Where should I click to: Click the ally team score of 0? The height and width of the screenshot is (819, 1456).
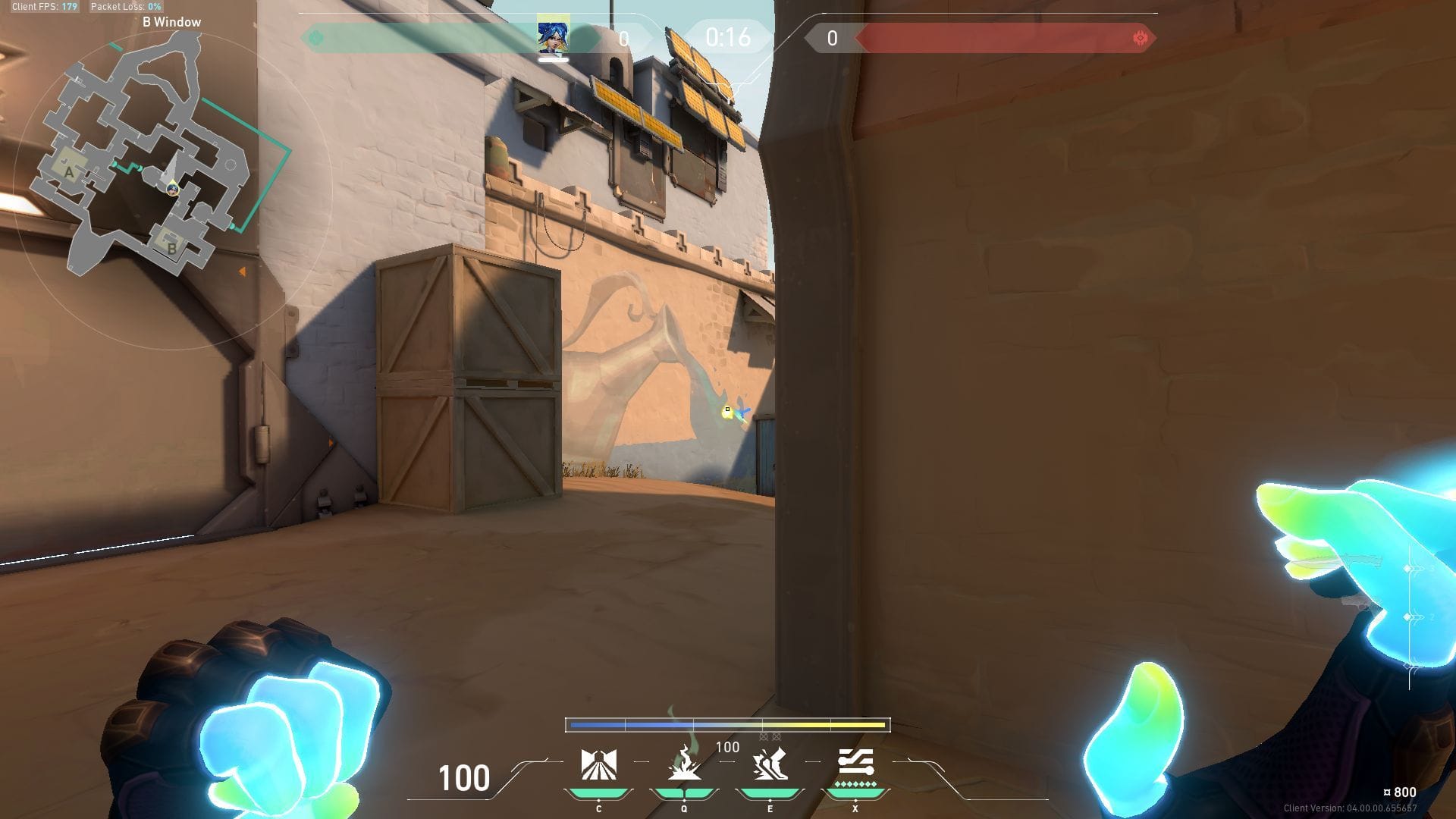(x=624, y=37)
